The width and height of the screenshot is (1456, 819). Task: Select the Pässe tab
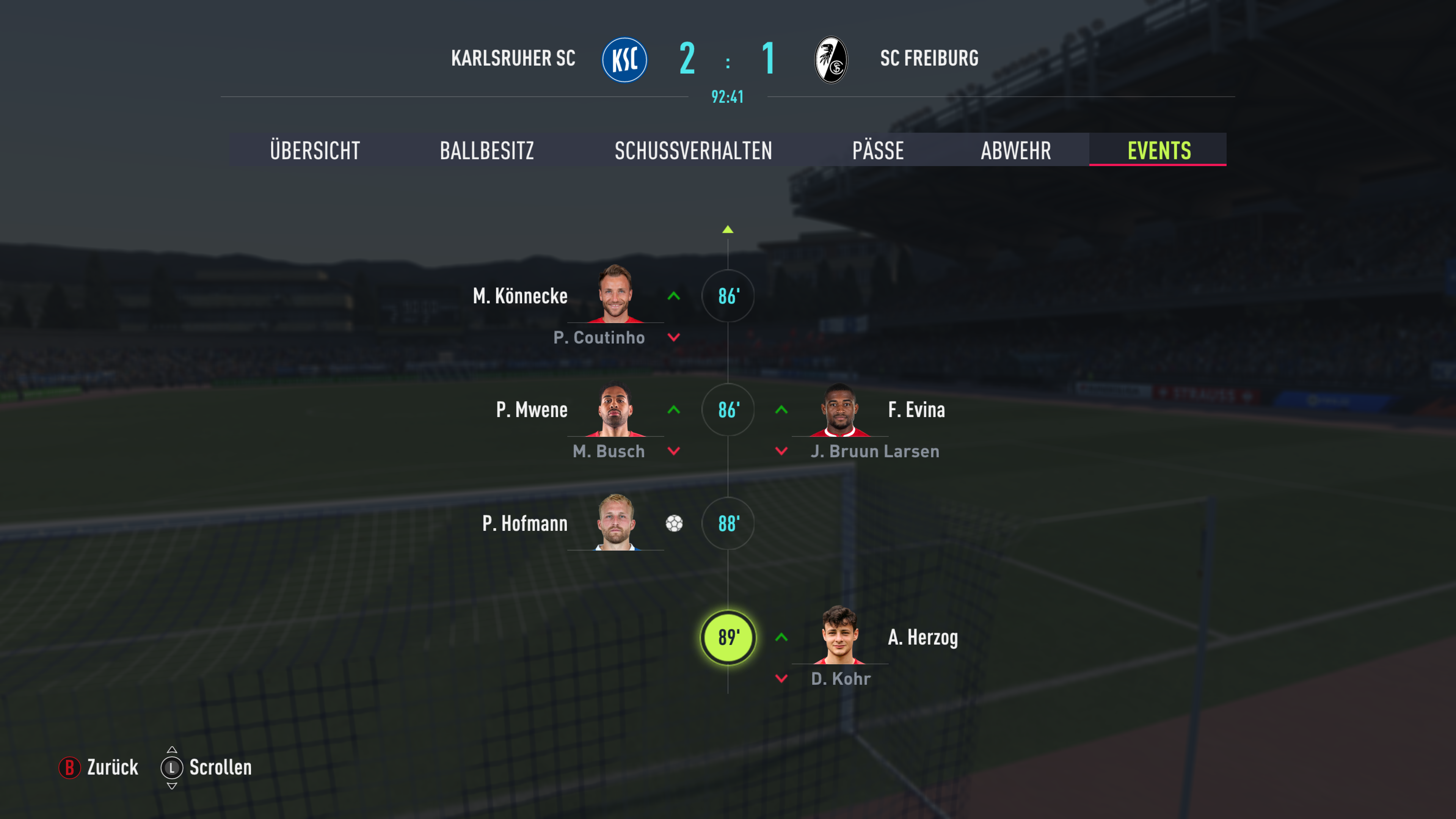point(878,151)
